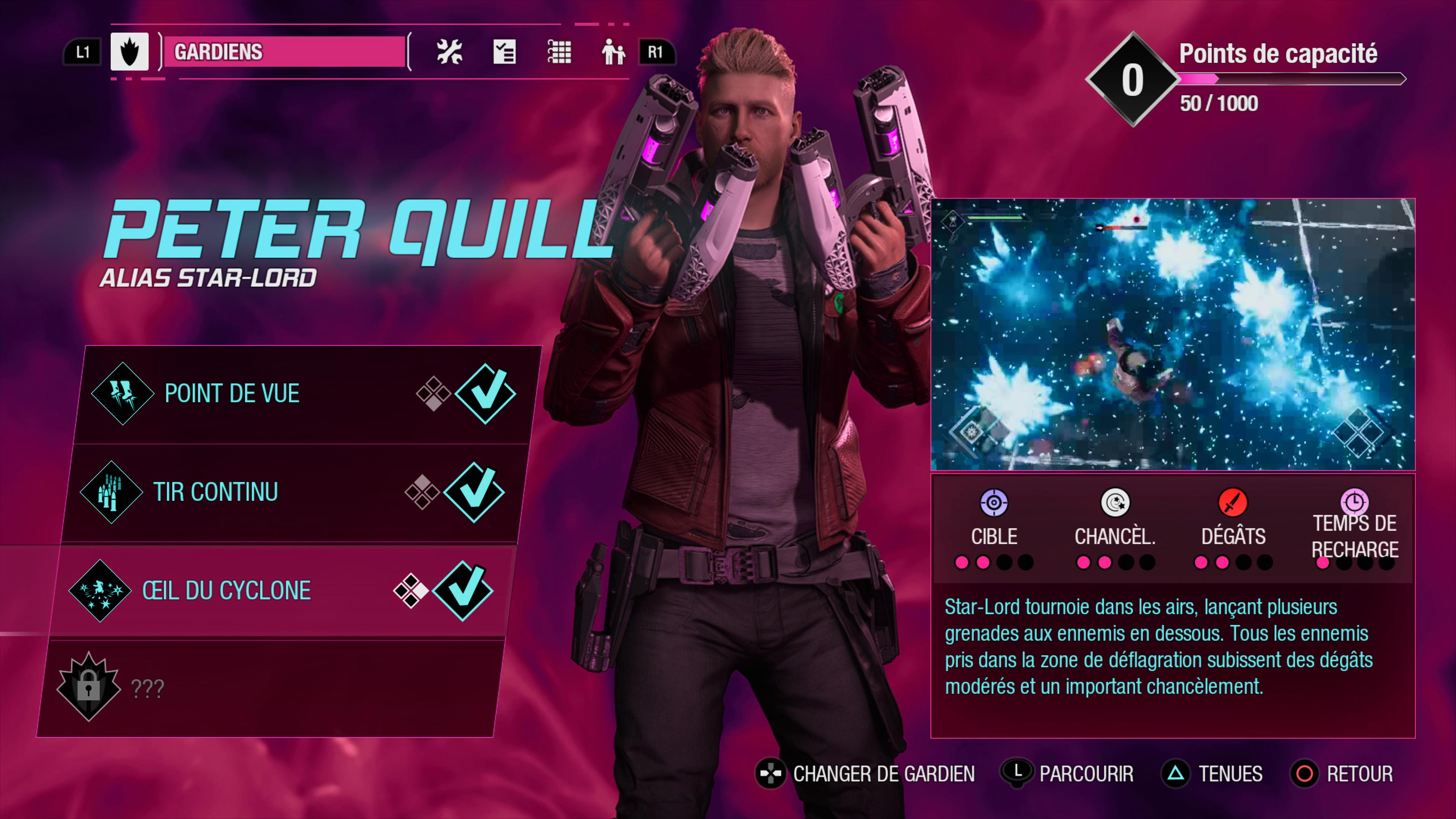Open the grid icon tab

point(559,52)
